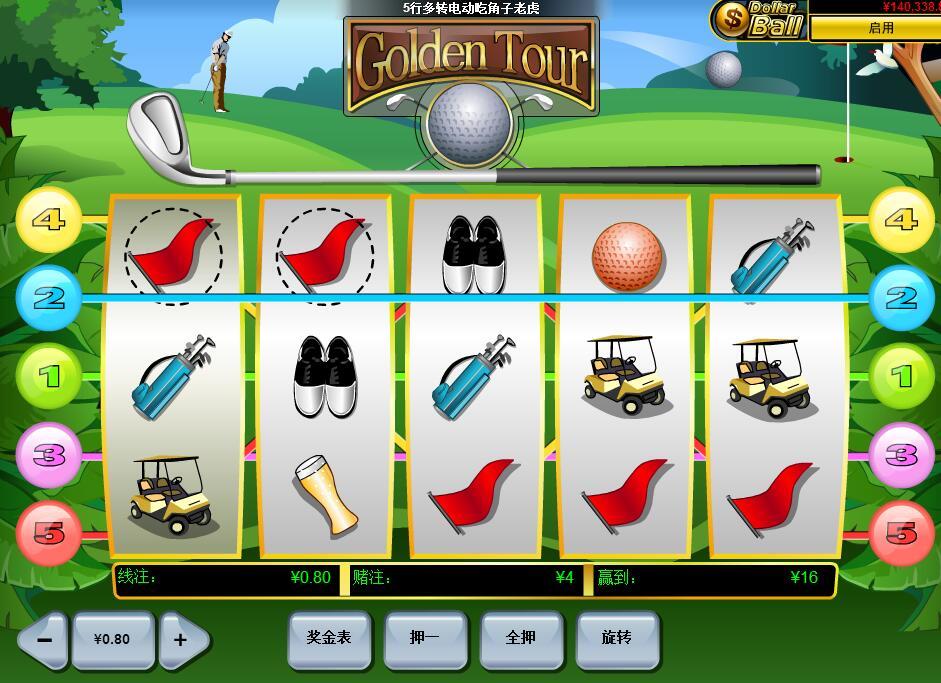Enable Dollar Ball with the 启用 button
This screenshot has height=683, width=941.
pos(880,28)
